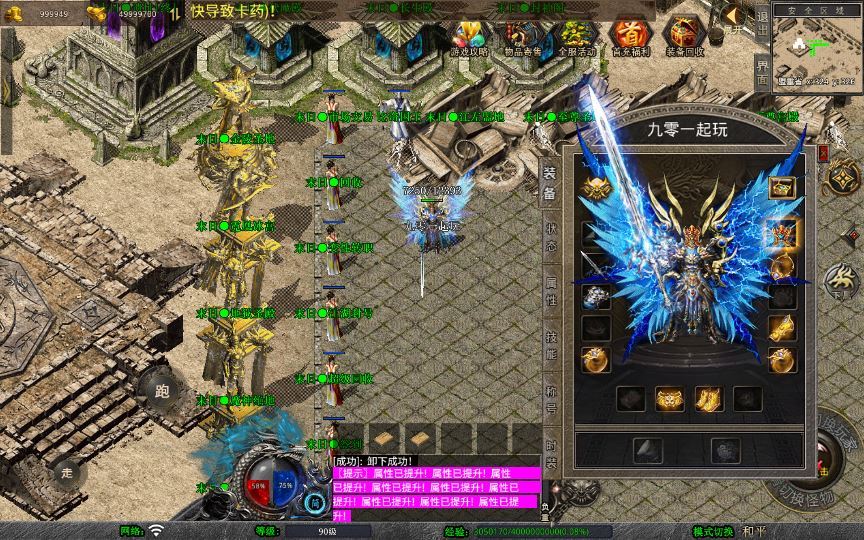Open the 物品寄售 consignment shop

point(522,38)
